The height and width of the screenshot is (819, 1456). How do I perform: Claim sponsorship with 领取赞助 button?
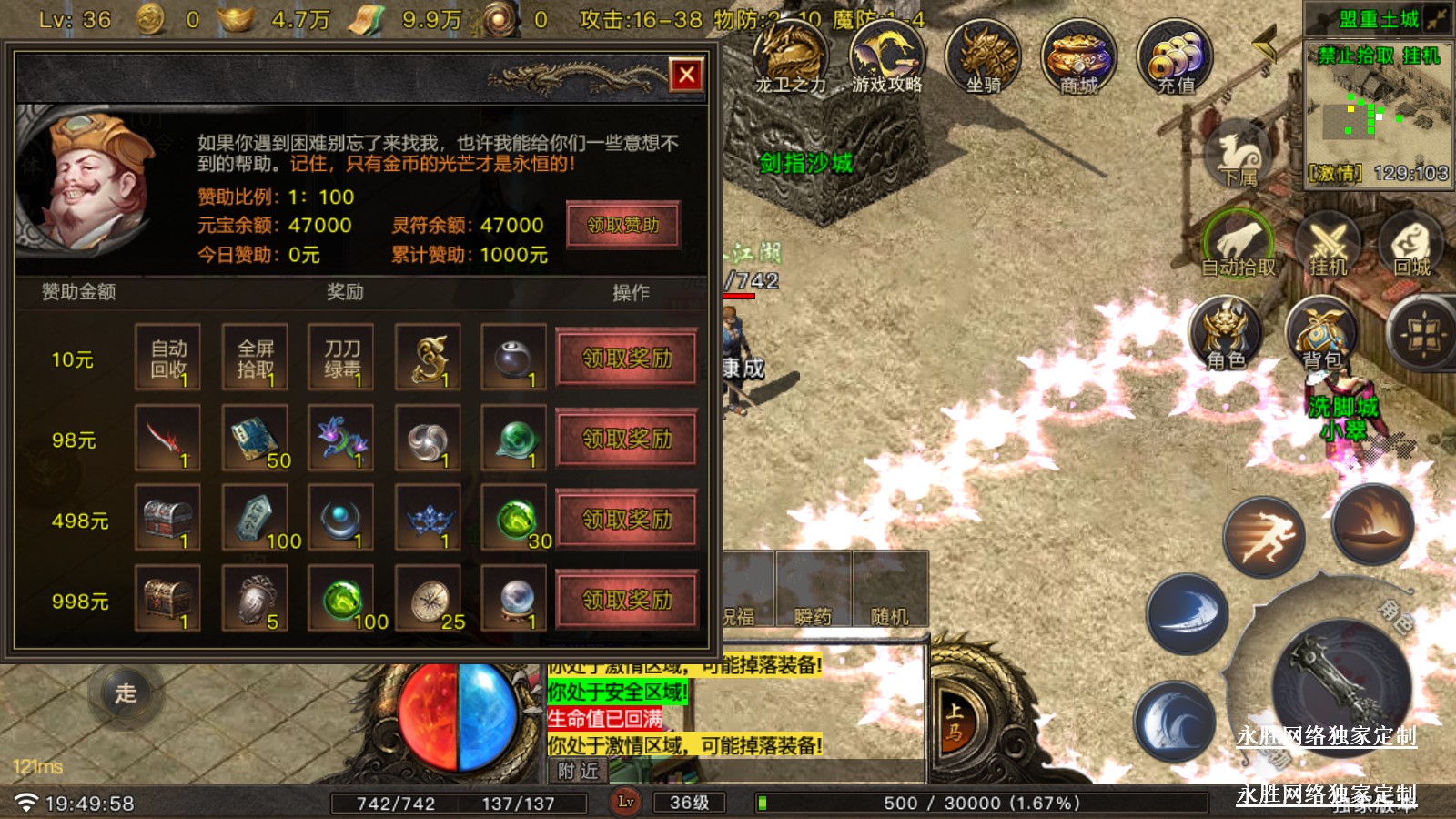[x=622, y=225]
